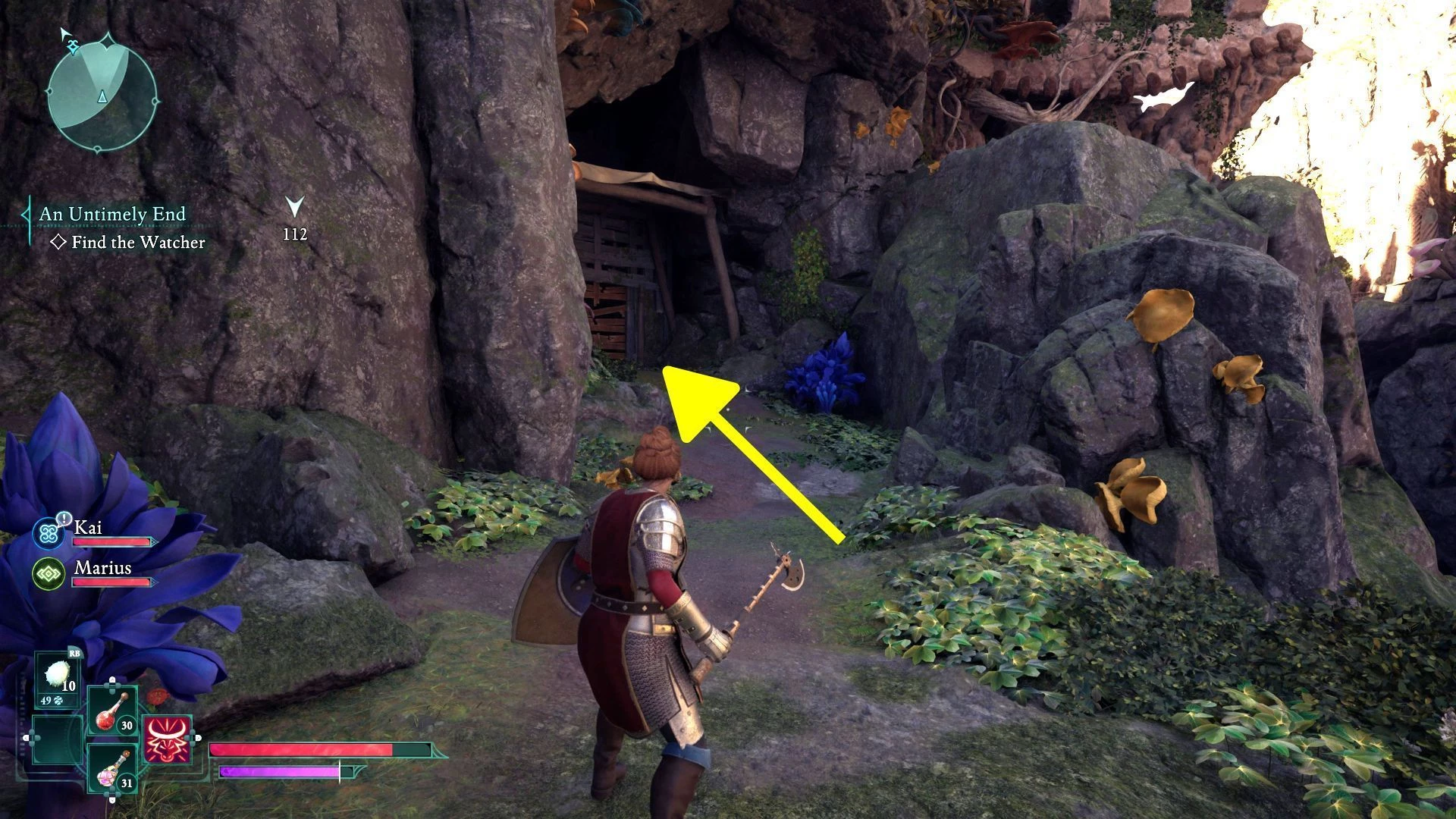This screenshot has width=1456, height=819.
Task: Select companion Kai's ability icon
Action: point(50,533)
